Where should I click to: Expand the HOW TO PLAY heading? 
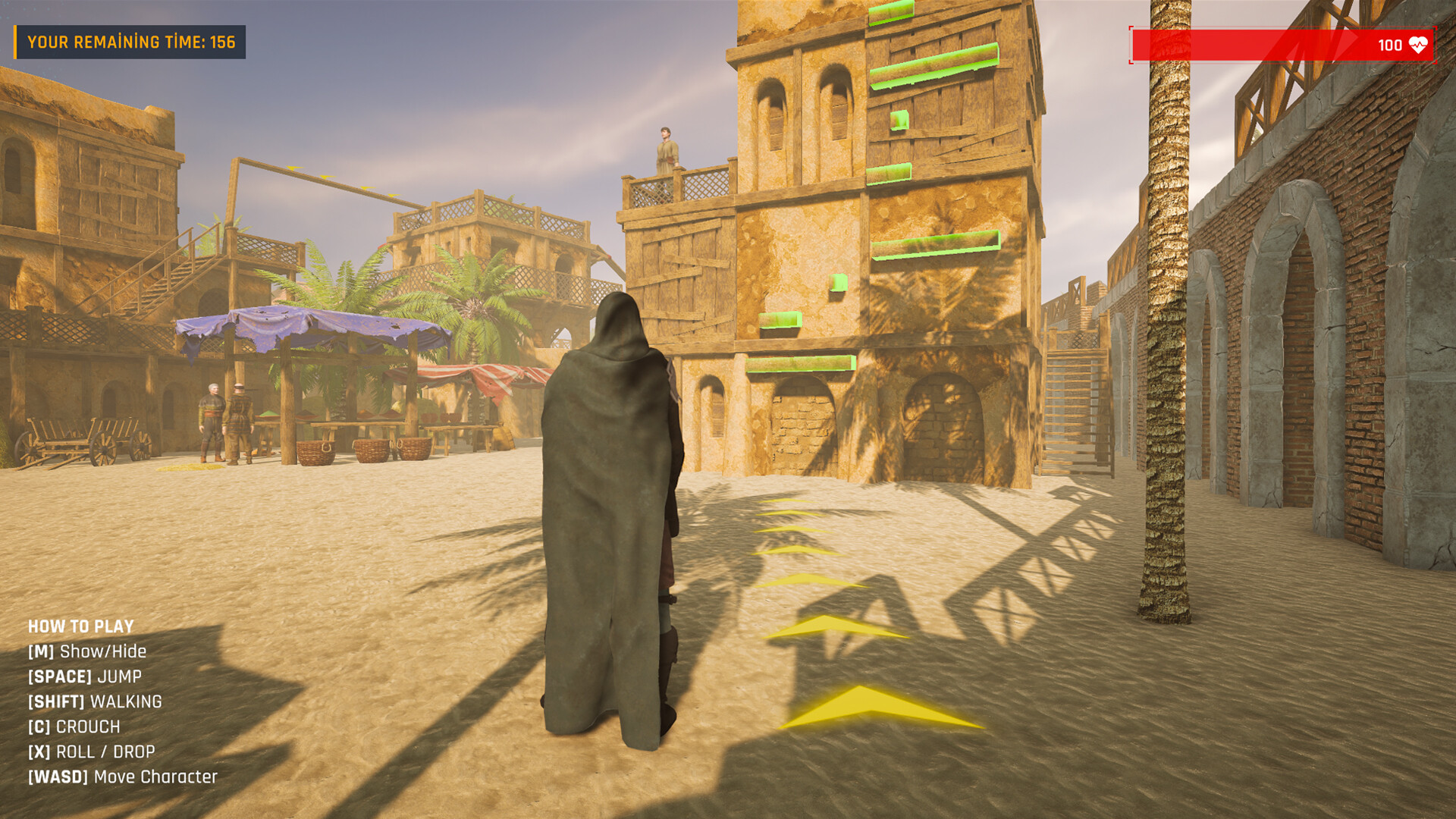(x=80, y=626)
